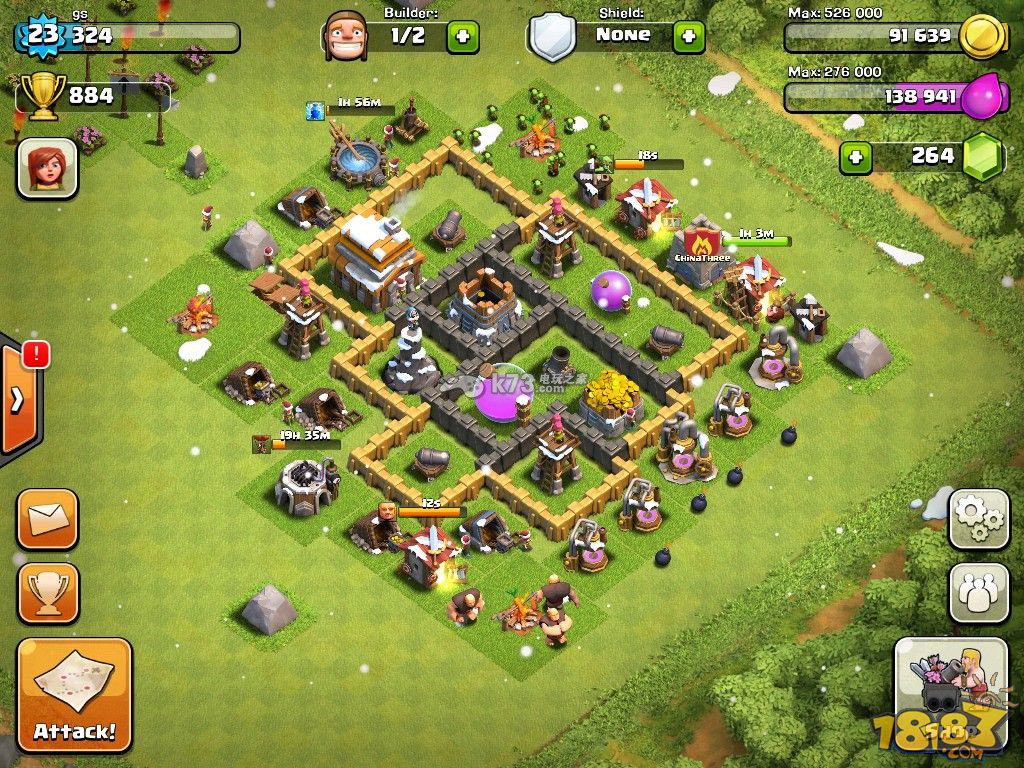Open the mail inbox envelope button
1024x768 pixels.
(47, 519)
